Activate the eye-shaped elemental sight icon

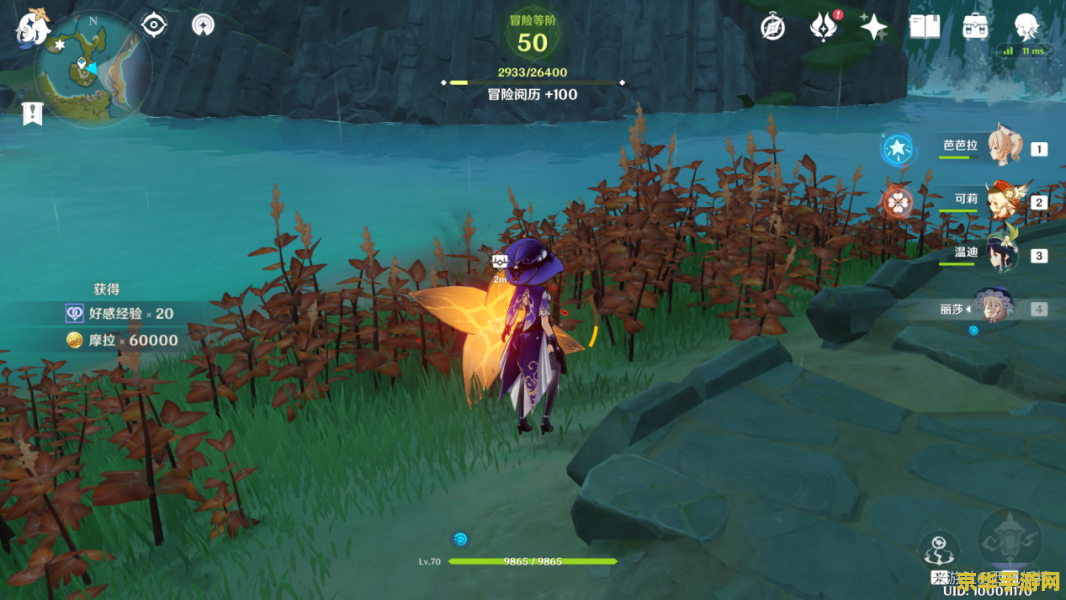click(x=153, y=24)
